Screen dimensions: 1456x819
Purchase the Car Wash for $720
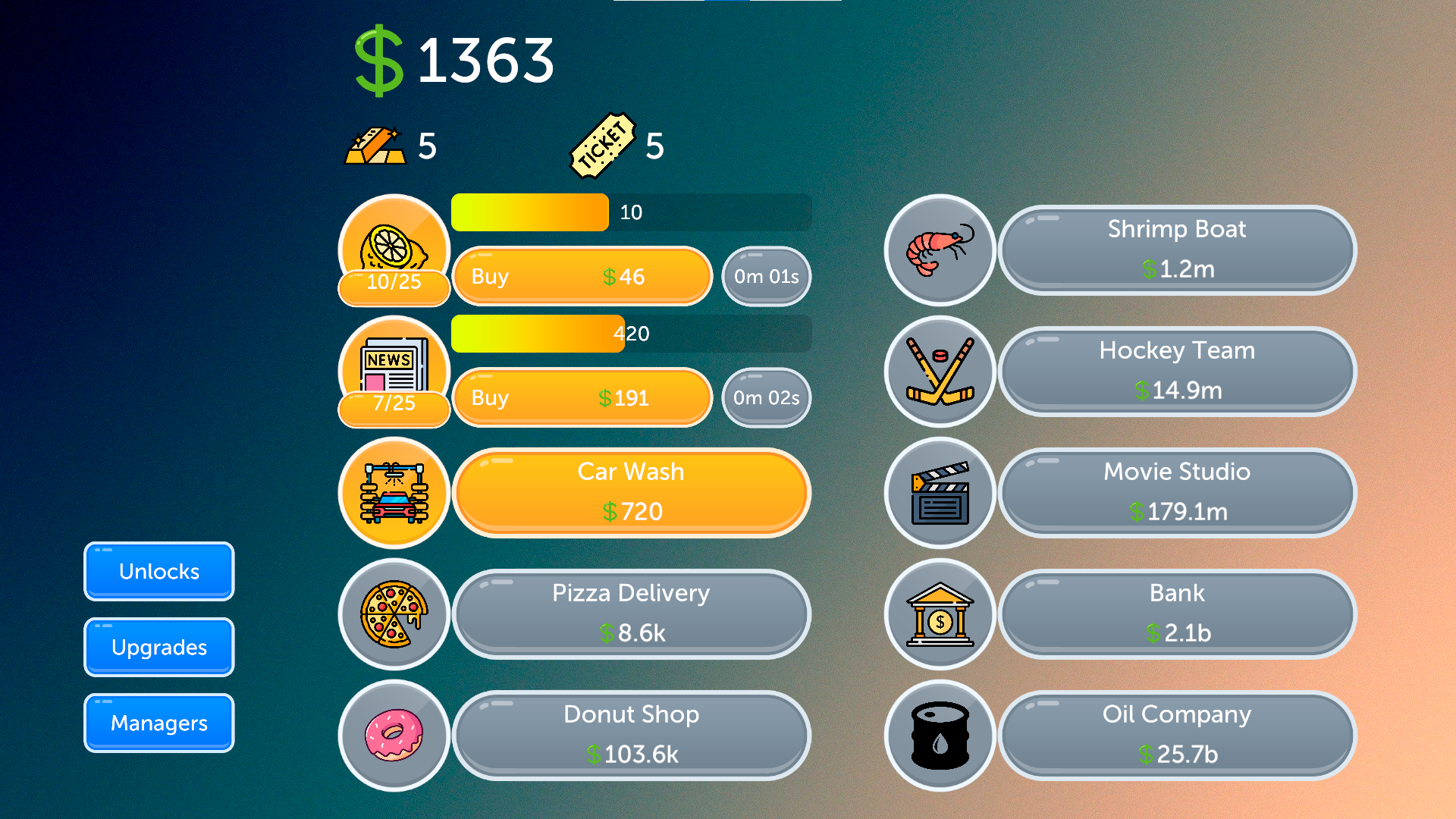click(x=631, y=493)
